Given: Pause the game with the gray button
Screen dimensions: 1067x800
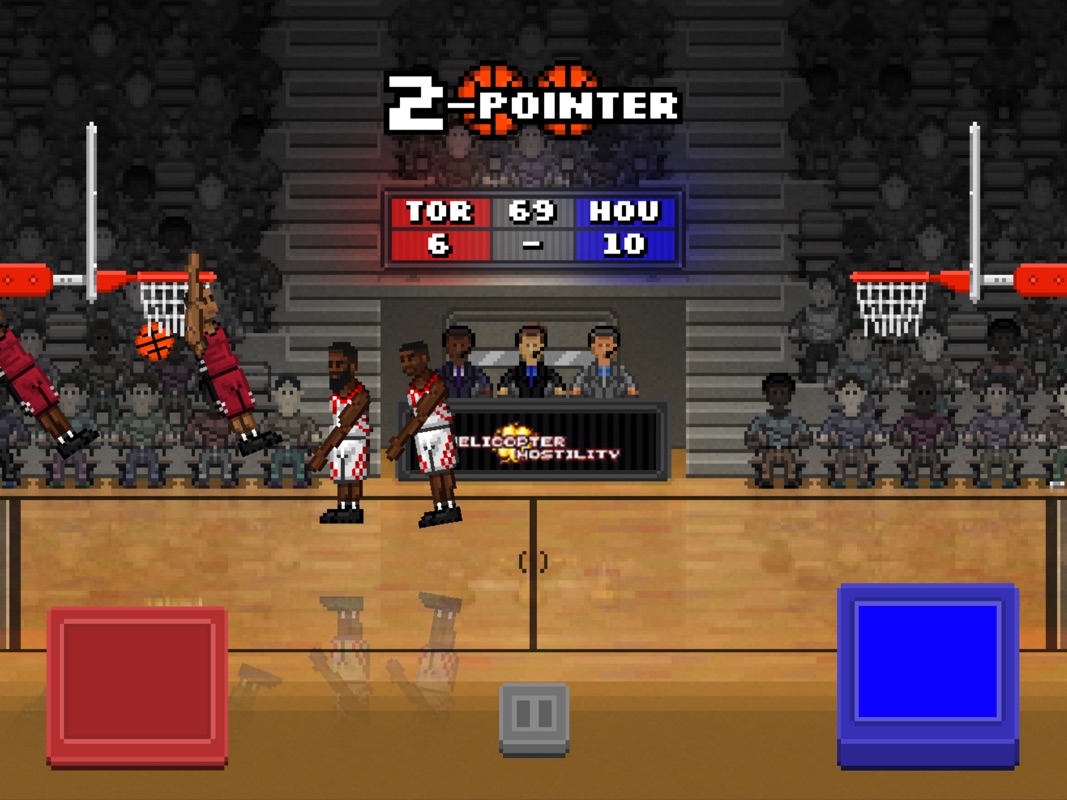Looking at the screenshot, I should pyautogui.click(x=534, y=715).
